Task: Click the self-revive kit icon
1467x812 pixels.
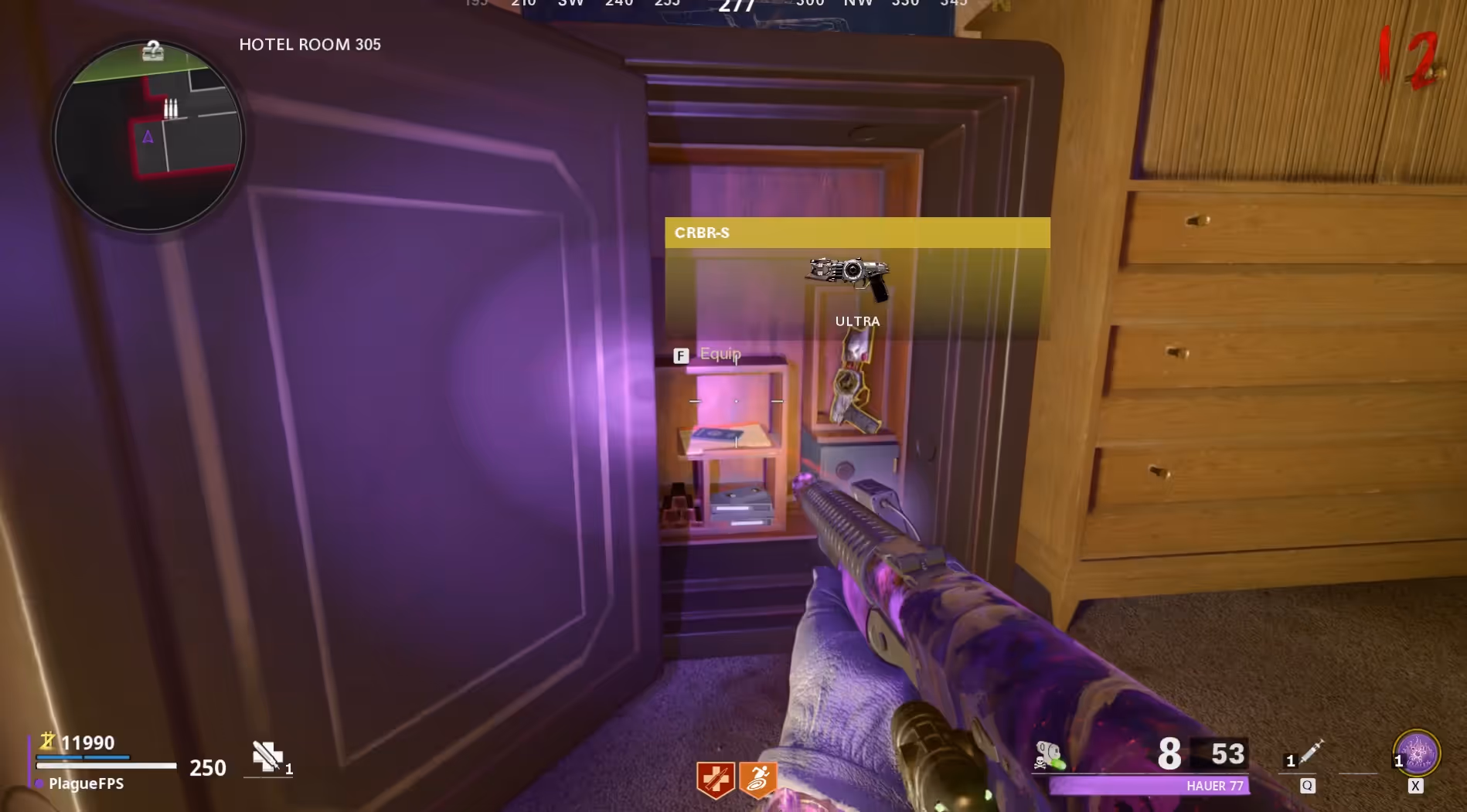Action: click(x=267, y=756)
